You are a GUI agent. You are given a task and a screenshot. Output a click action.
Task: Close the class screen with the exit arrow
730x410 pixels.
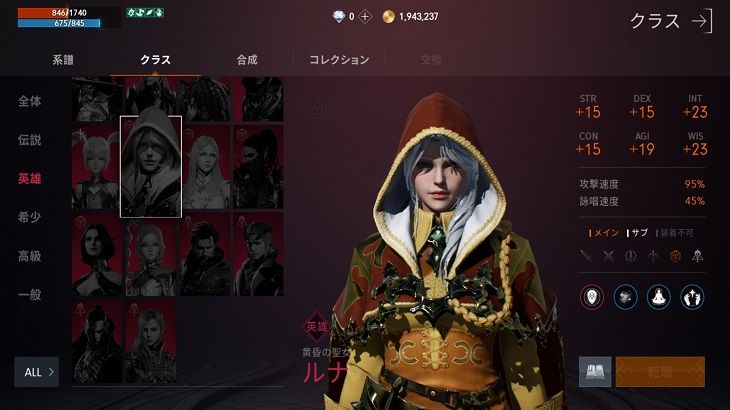(702, 21)
